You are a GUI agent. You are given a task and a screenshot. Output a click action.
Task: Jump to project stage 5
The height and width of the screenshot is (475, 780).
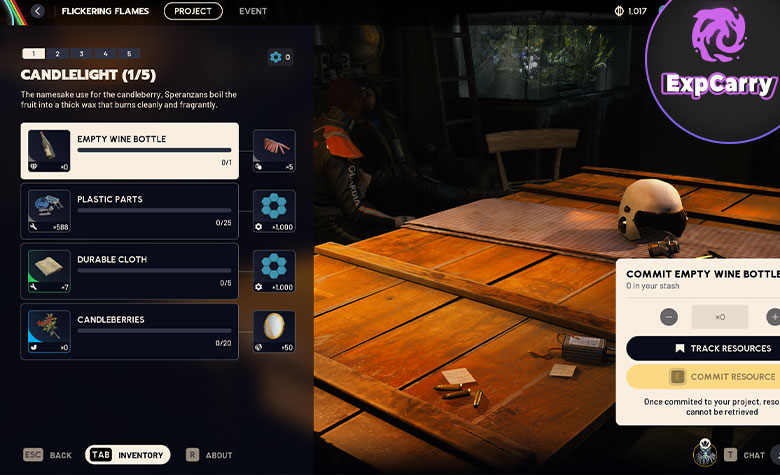pos(128,54)
